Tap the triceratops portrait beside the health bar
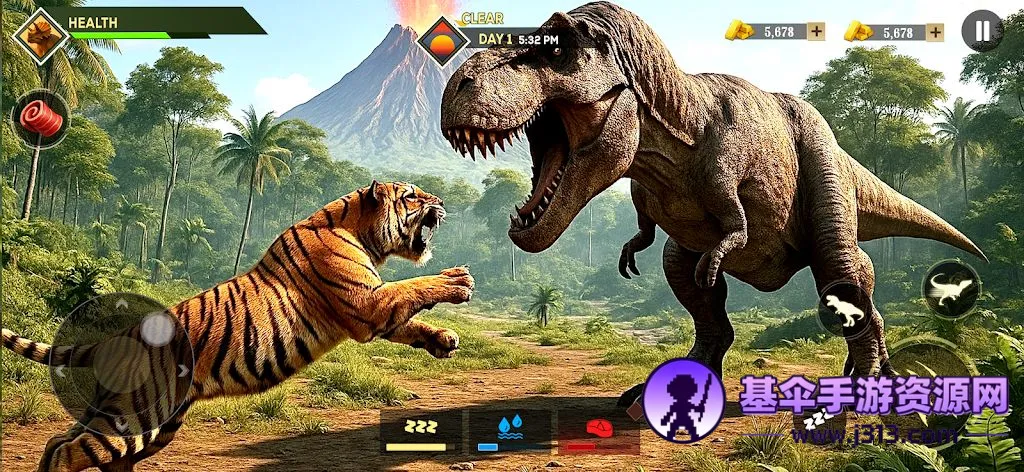The width and height of the screenshot is (1024, 472). point(41,36)
